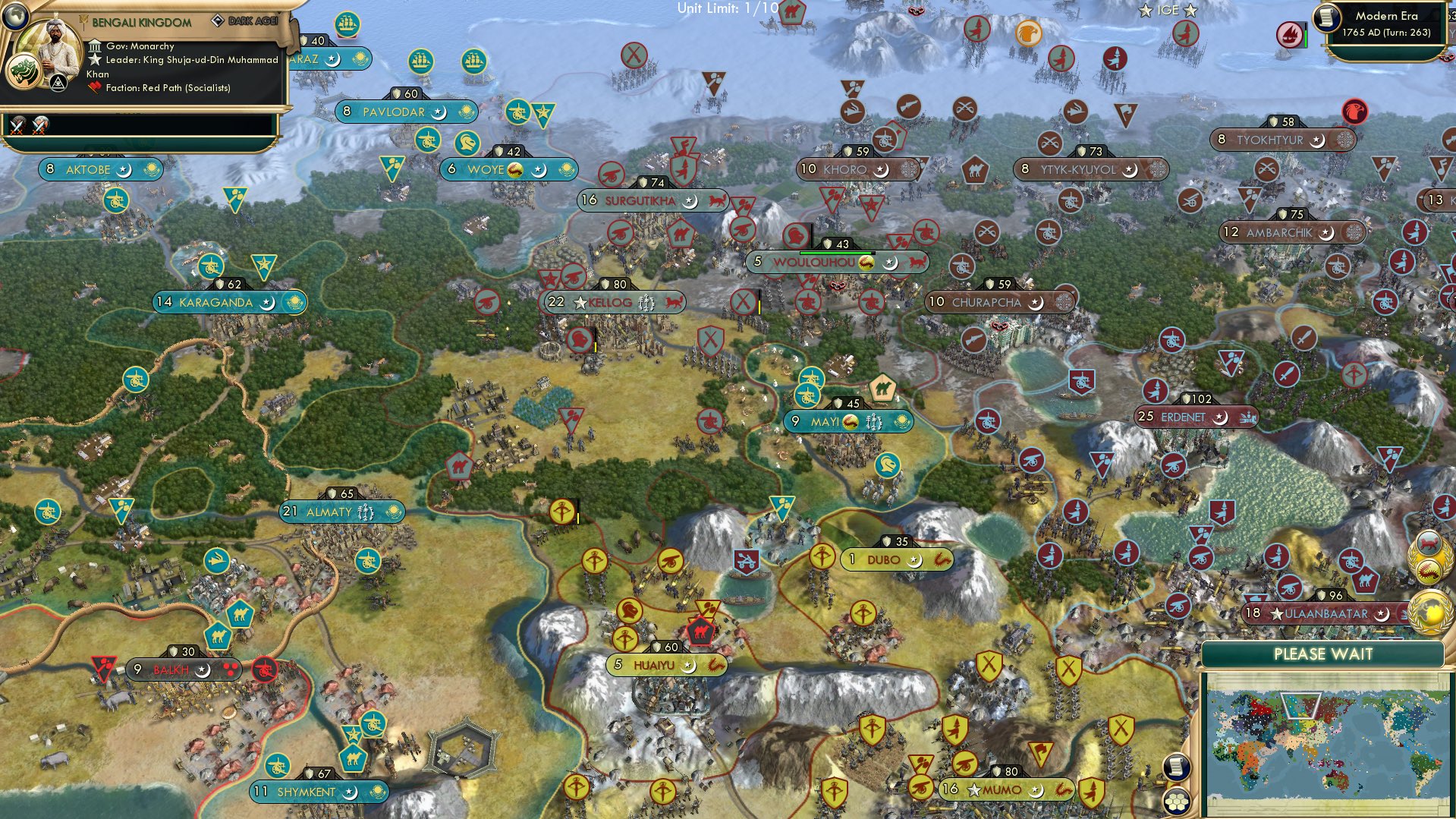Toggle the hex grid overlay icon bottom-right
1456x819 pixels.
coord(1176,802)
